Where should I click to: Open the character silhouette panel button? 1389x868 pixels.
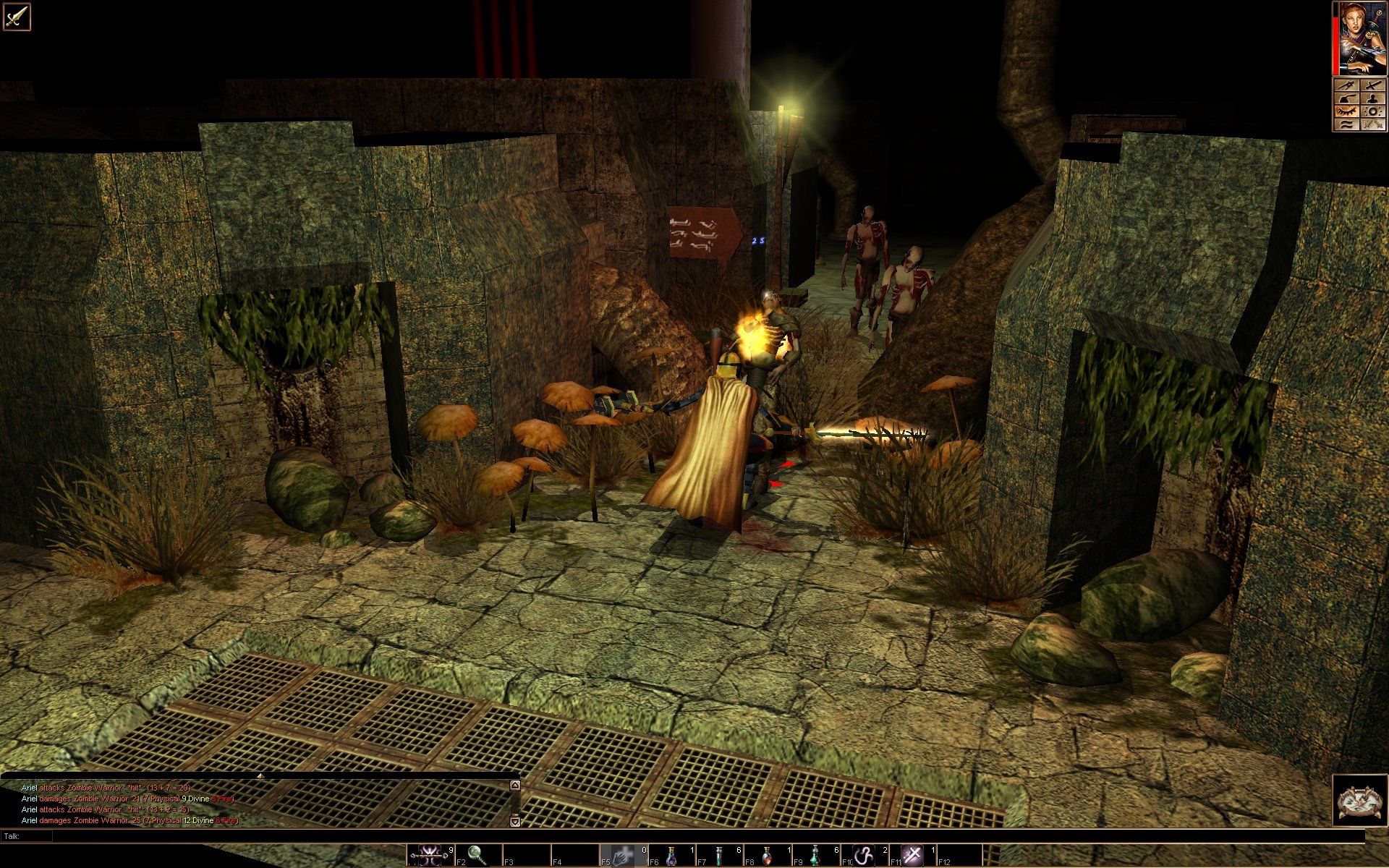click(x=1373, y=98)
